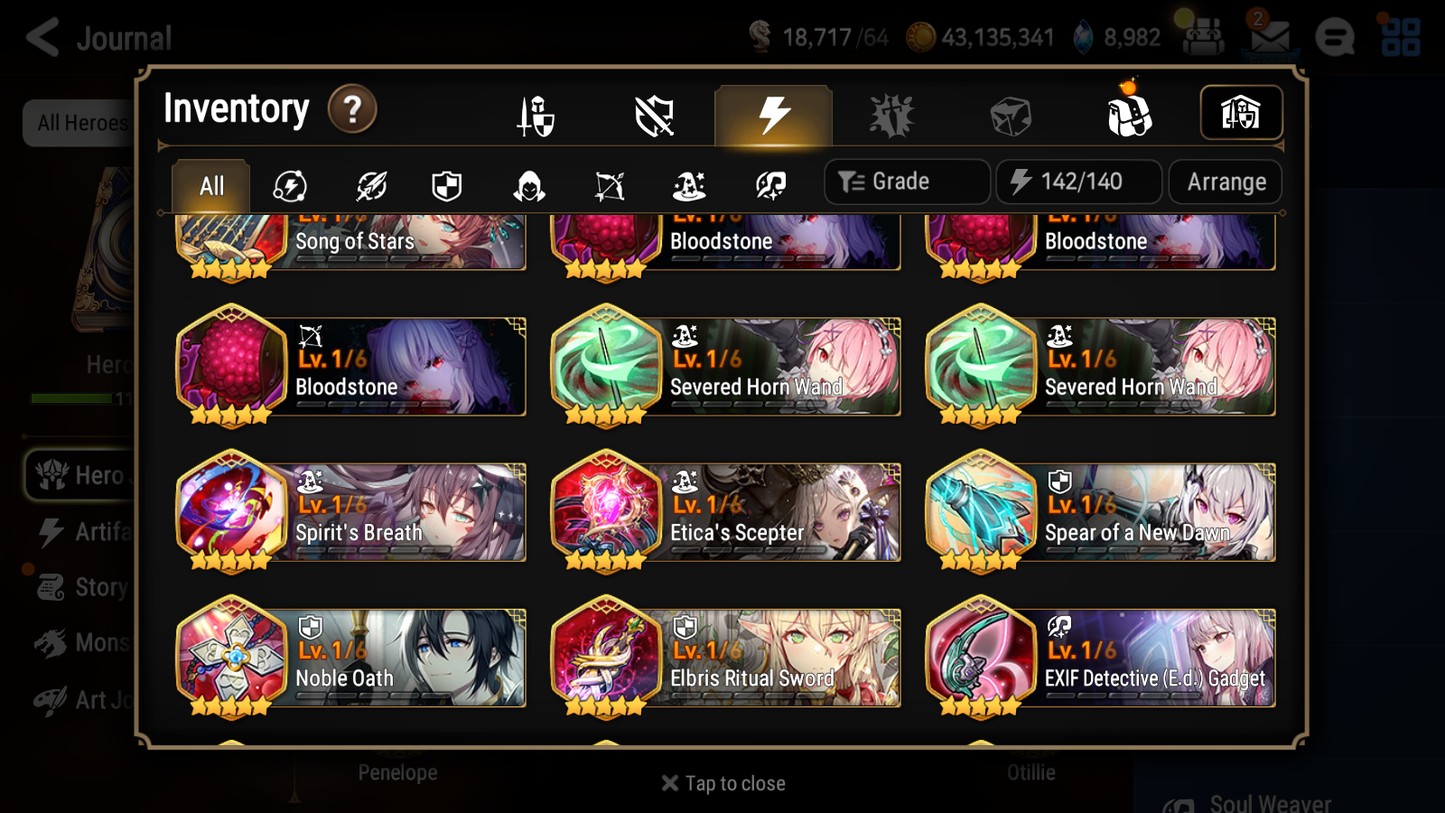Open the backpack consumables tab
This screenshot has height=813, width=1445.
[x=1128, y=113]
